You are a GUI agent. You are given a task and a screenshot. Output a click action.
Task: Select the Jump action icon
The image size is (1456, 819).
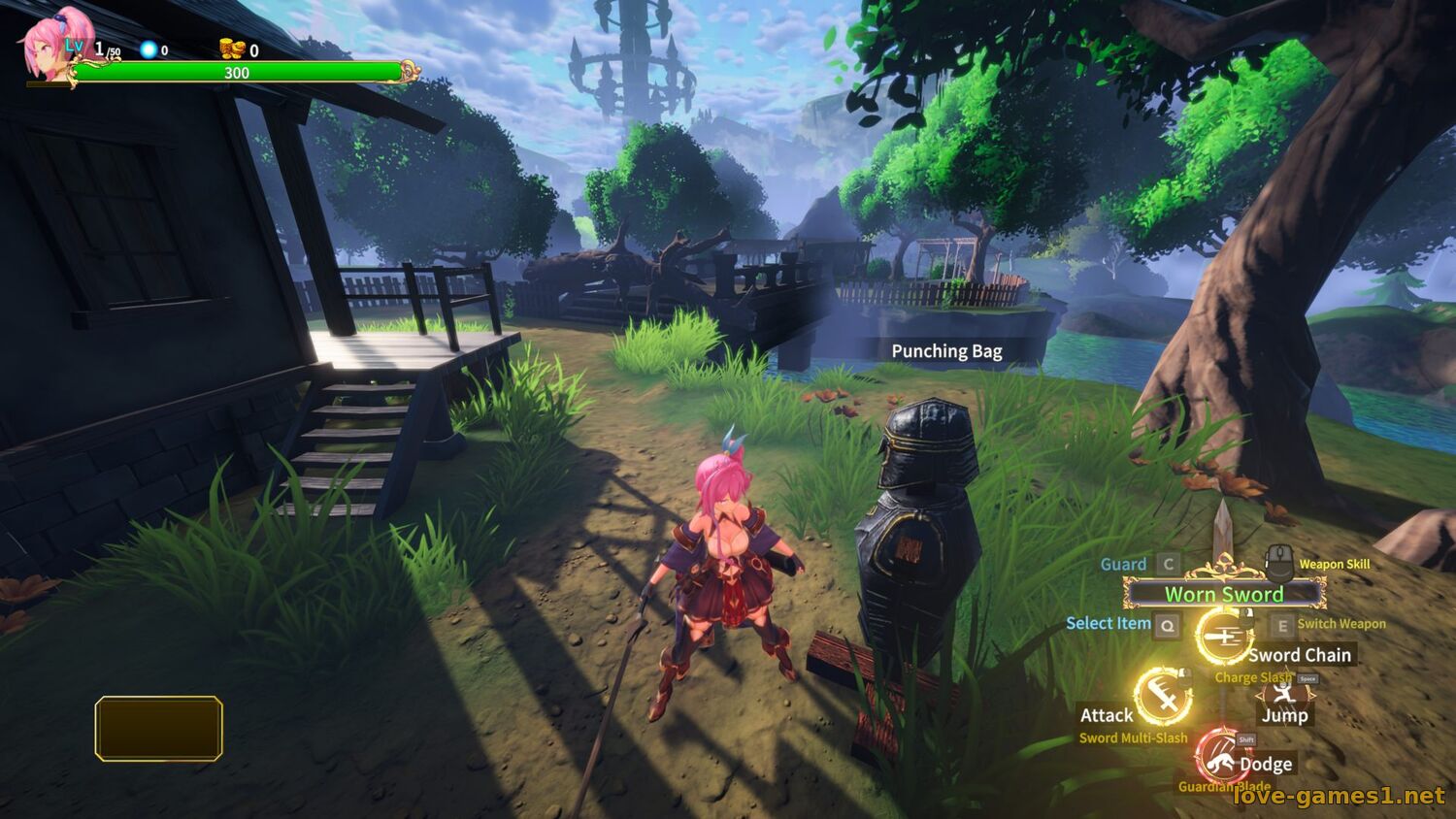pyautogui.click(x=1283, y=692)
